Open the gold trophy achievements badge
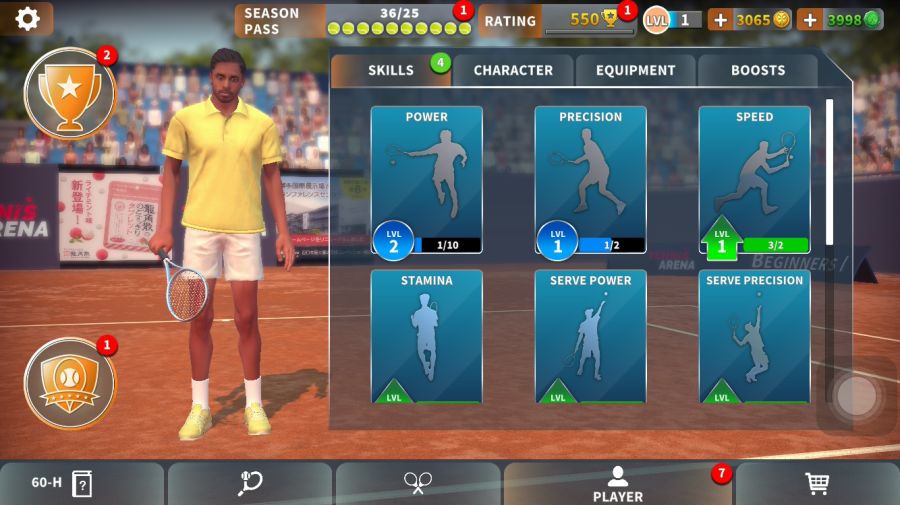Viewport: 900px width, 505px height. click(69, 94)
